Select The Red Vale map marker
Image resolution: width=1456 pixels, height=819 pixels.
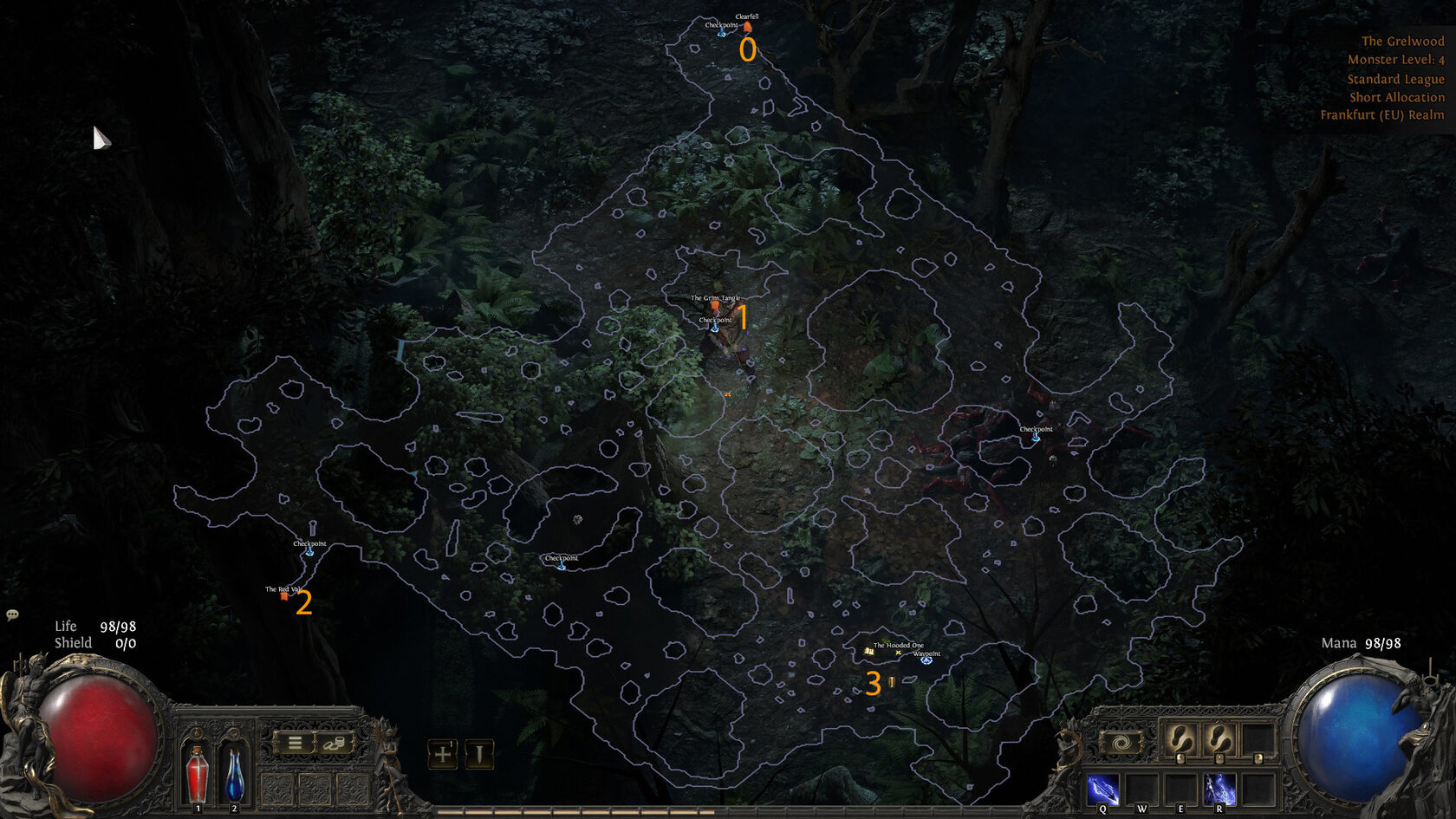click(284, 595)
